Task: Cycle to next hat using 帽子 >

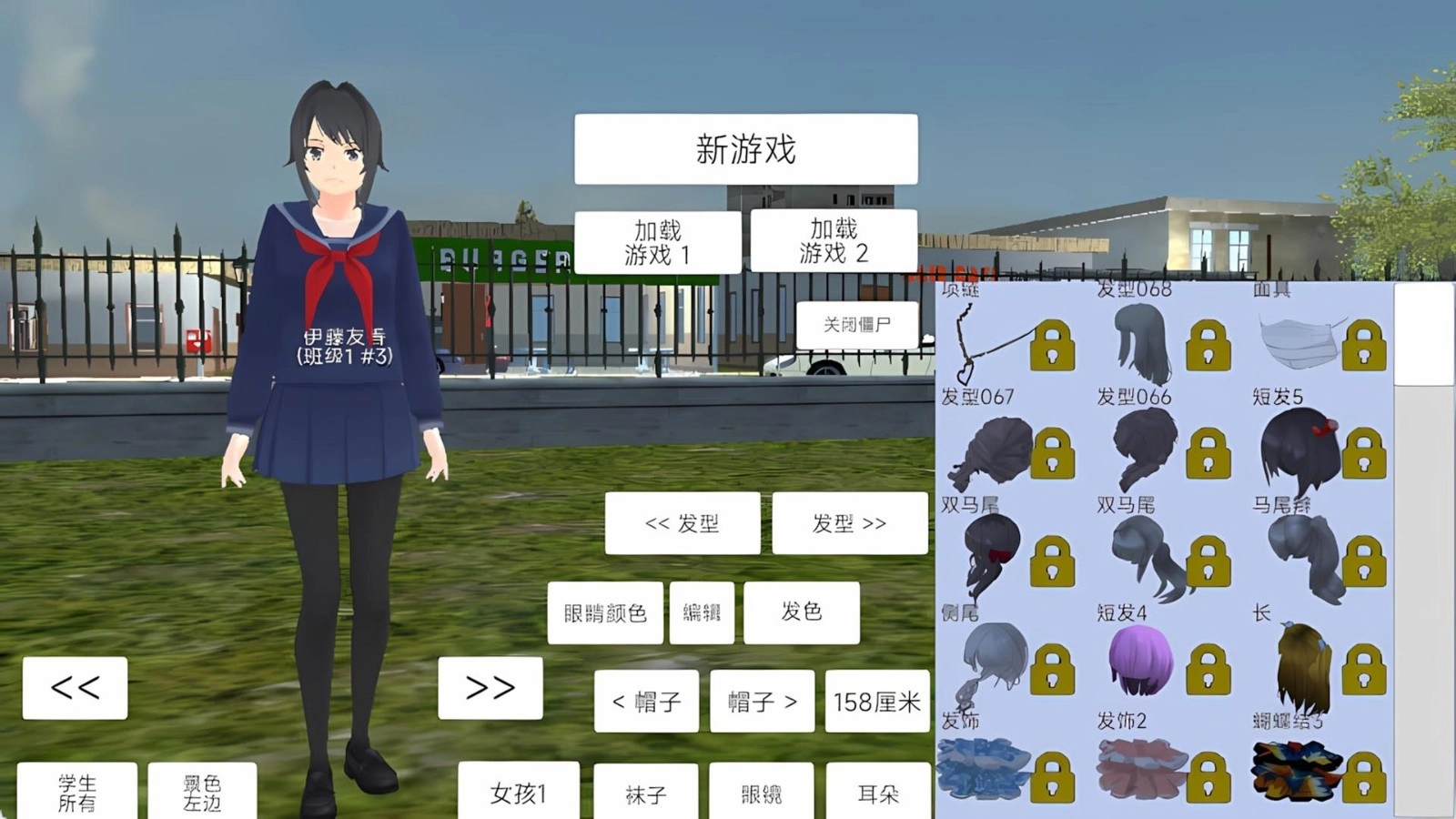Action: (x=763, y=701)
